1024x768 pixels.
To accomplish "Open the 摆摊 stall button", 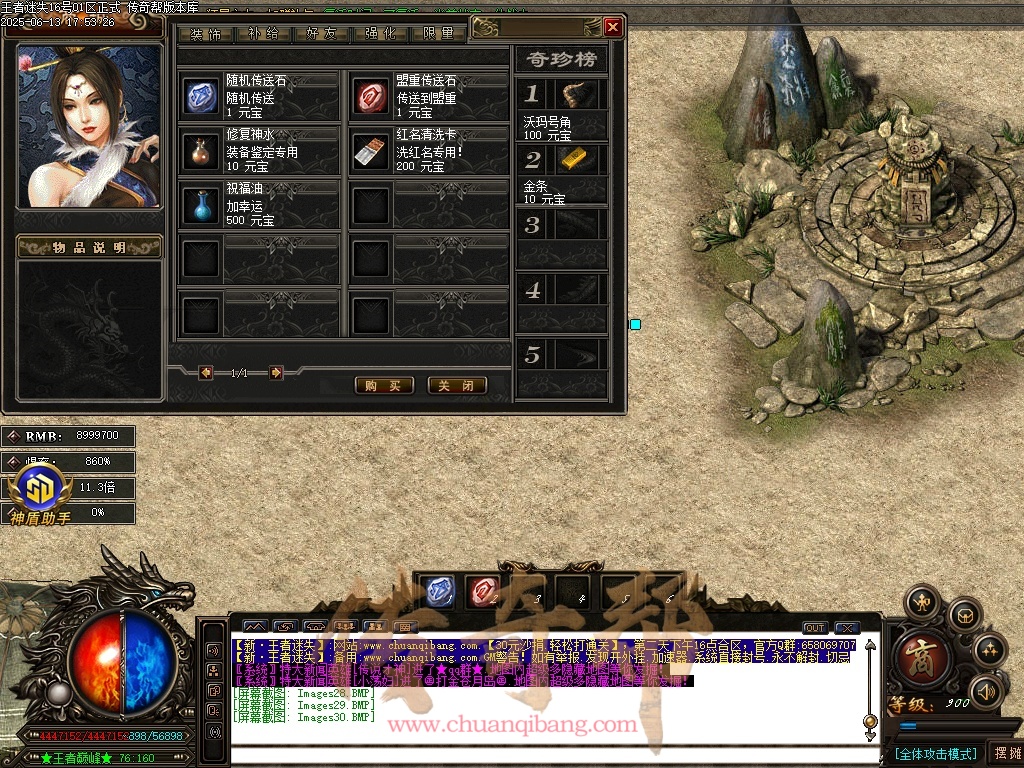I will click(1004, 753).
